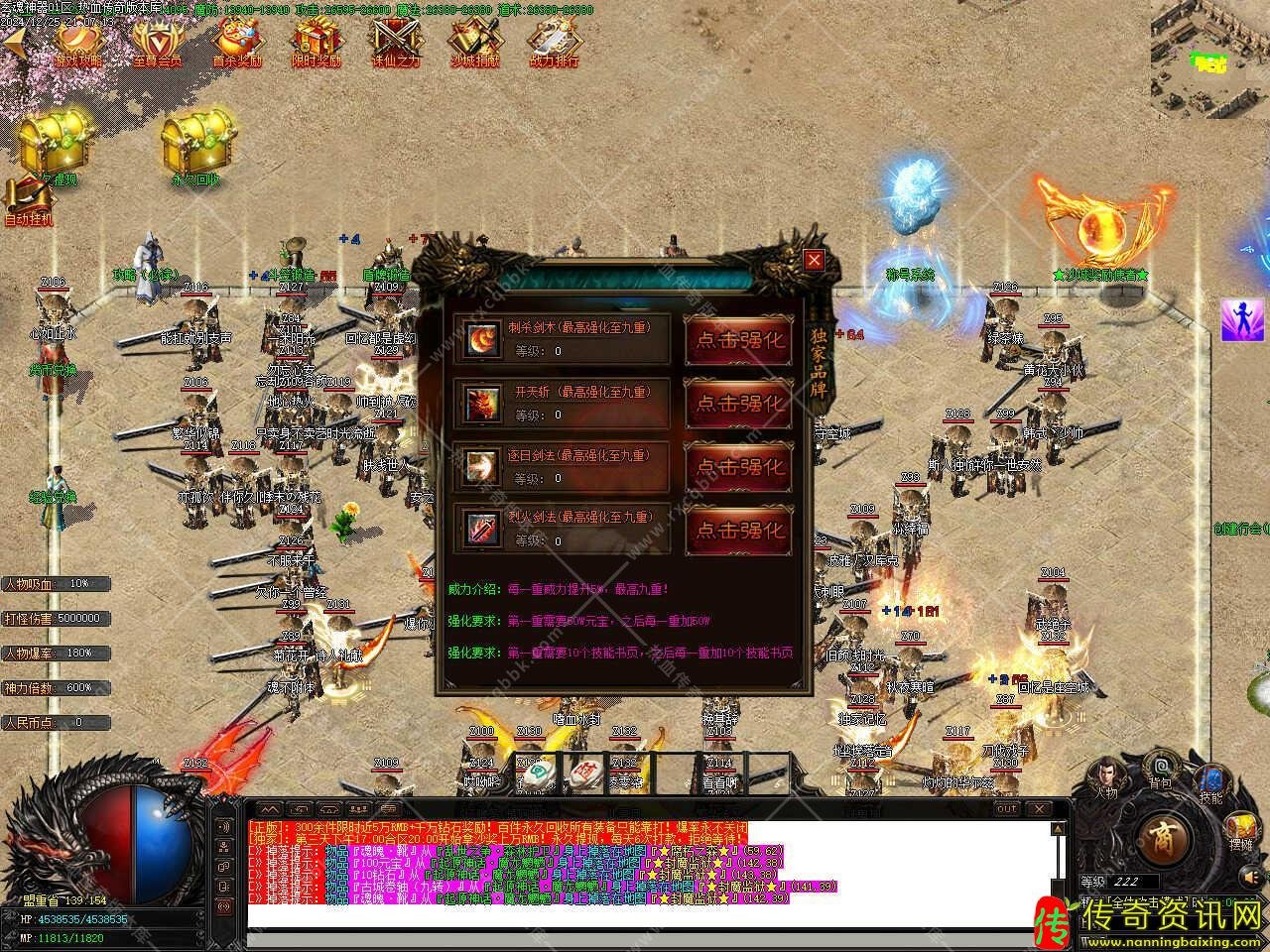This screenshot has width=1270, height=952.
Task: Open the 永久回收 golden treasure chest
Action: click(194, 149)
